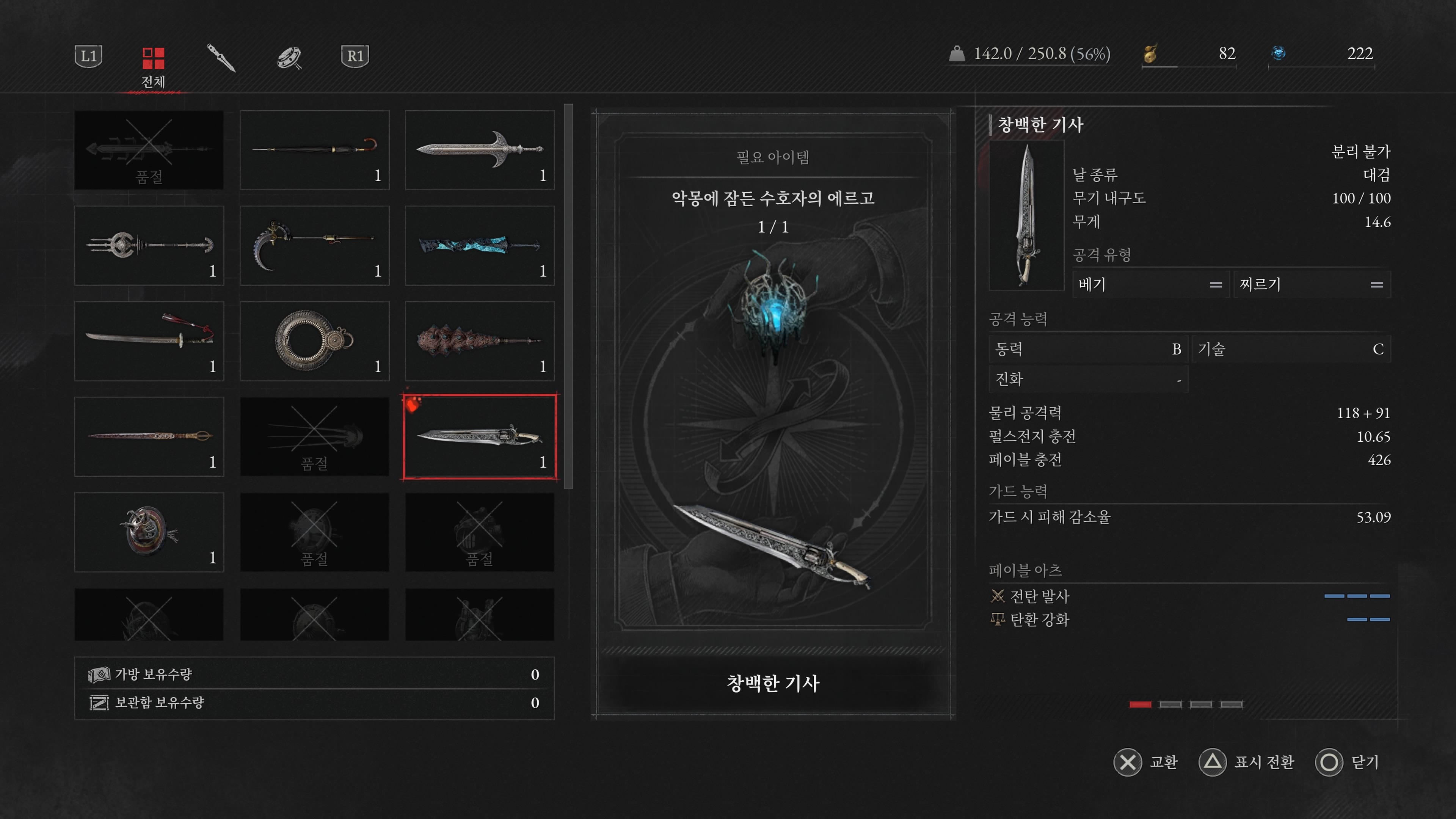Select the slender gold-hilted rapier slot
The height and width of the screenshot is (819, 1456).
149,436
